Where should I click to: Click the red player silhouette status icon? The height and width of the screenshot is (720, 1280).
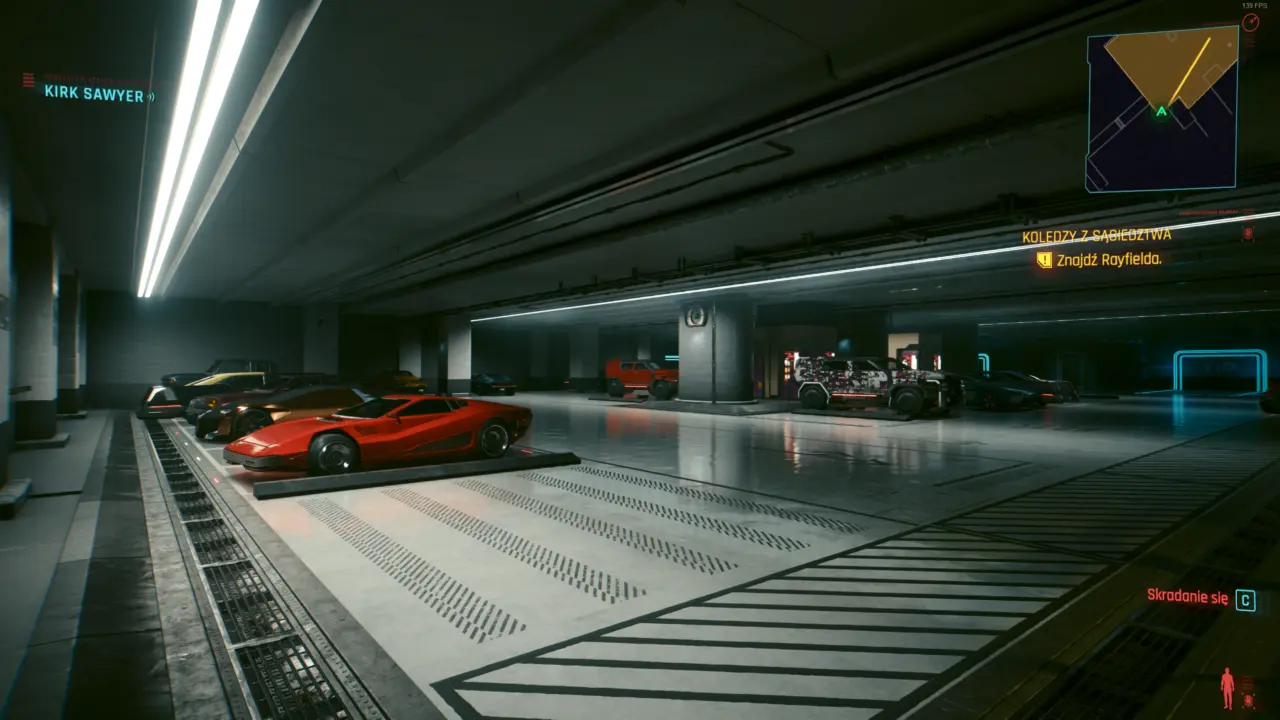[x=1228, y=686]
